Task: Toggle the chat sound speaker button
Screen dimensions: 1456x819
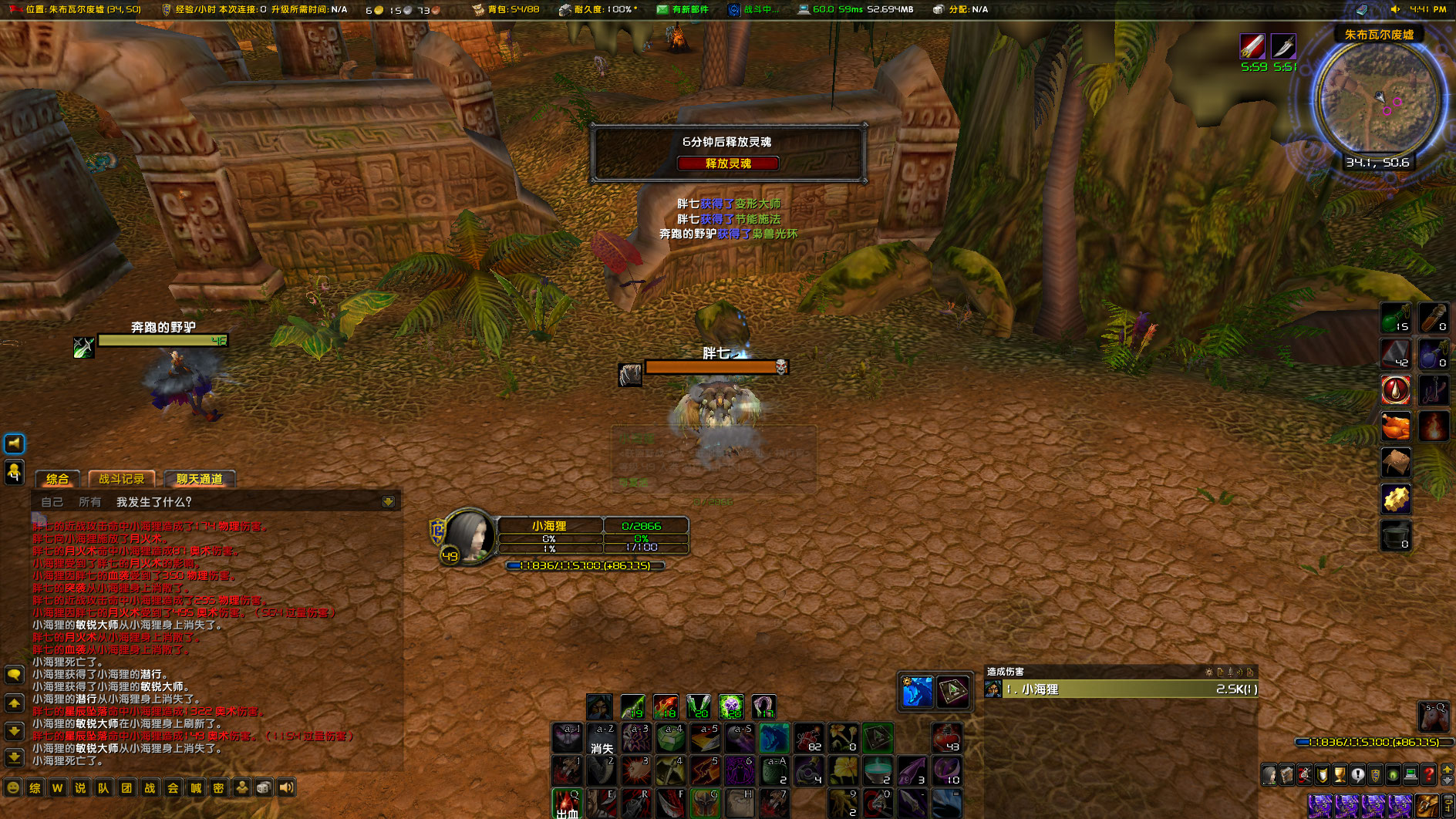Action: 285,788
